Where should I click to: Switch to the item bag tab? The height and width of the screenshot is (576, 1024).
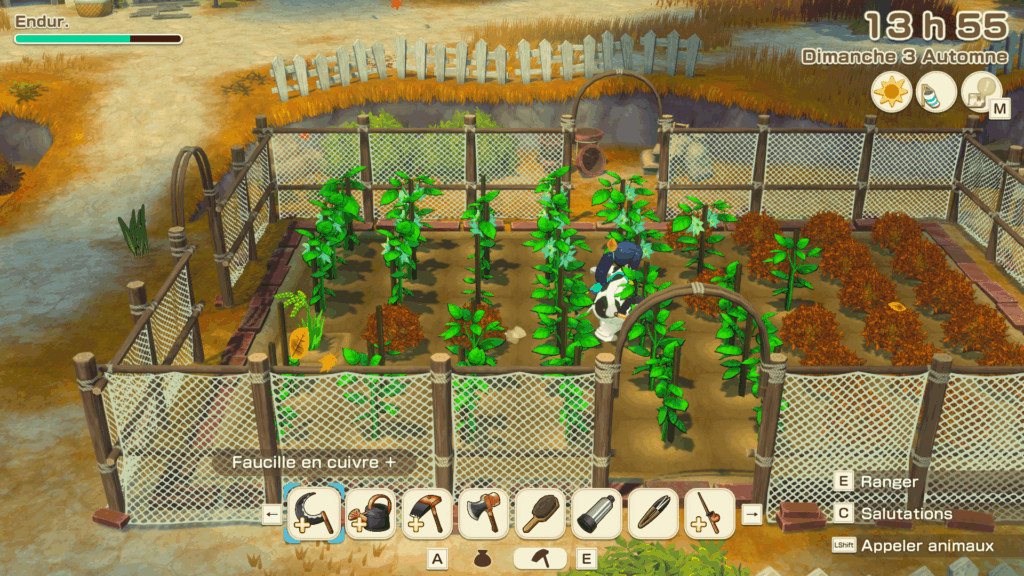click(x=482, y=558)
